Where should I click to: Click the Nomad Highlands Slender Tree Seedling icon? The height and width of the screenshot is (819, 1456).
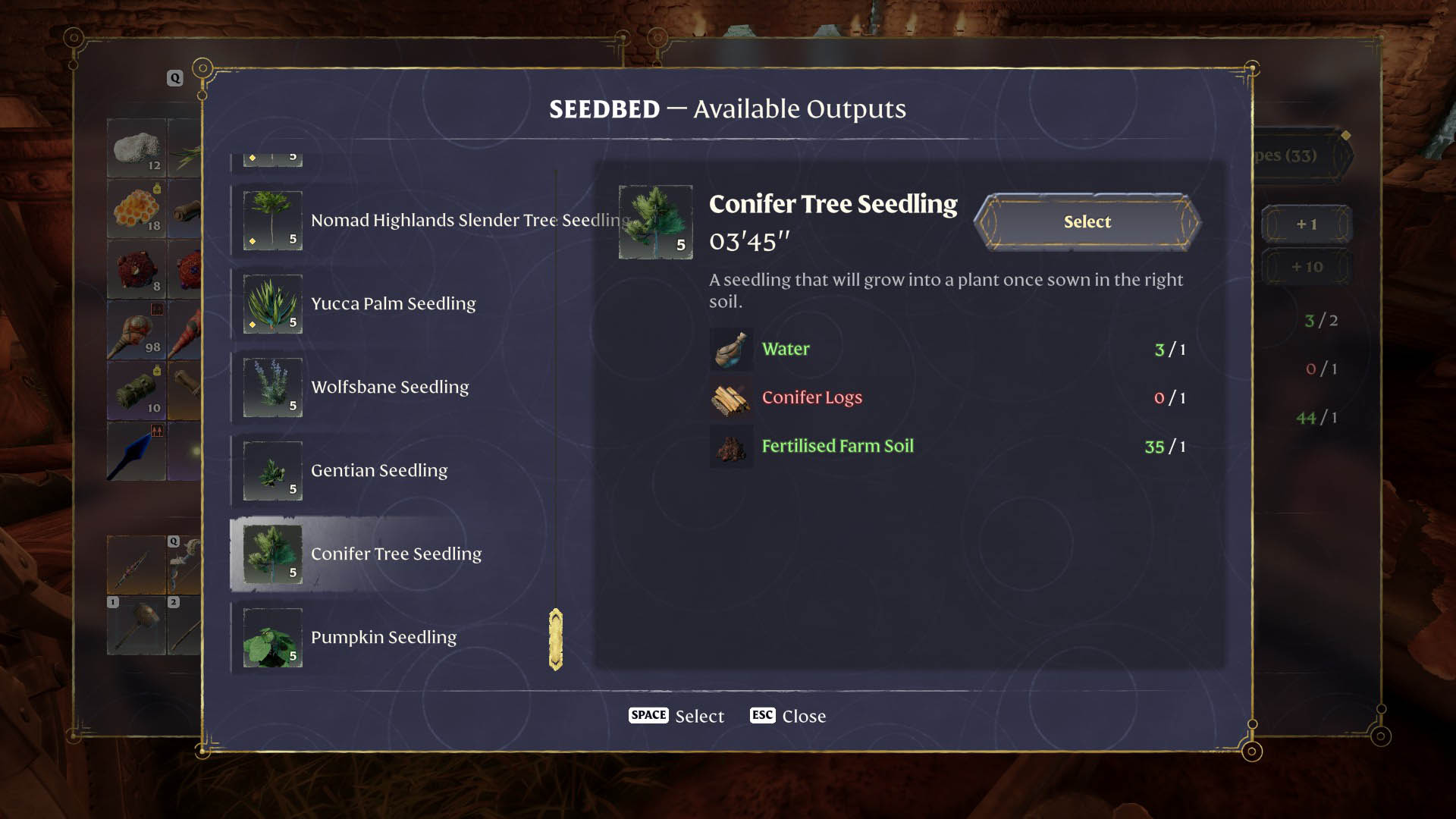271,221
